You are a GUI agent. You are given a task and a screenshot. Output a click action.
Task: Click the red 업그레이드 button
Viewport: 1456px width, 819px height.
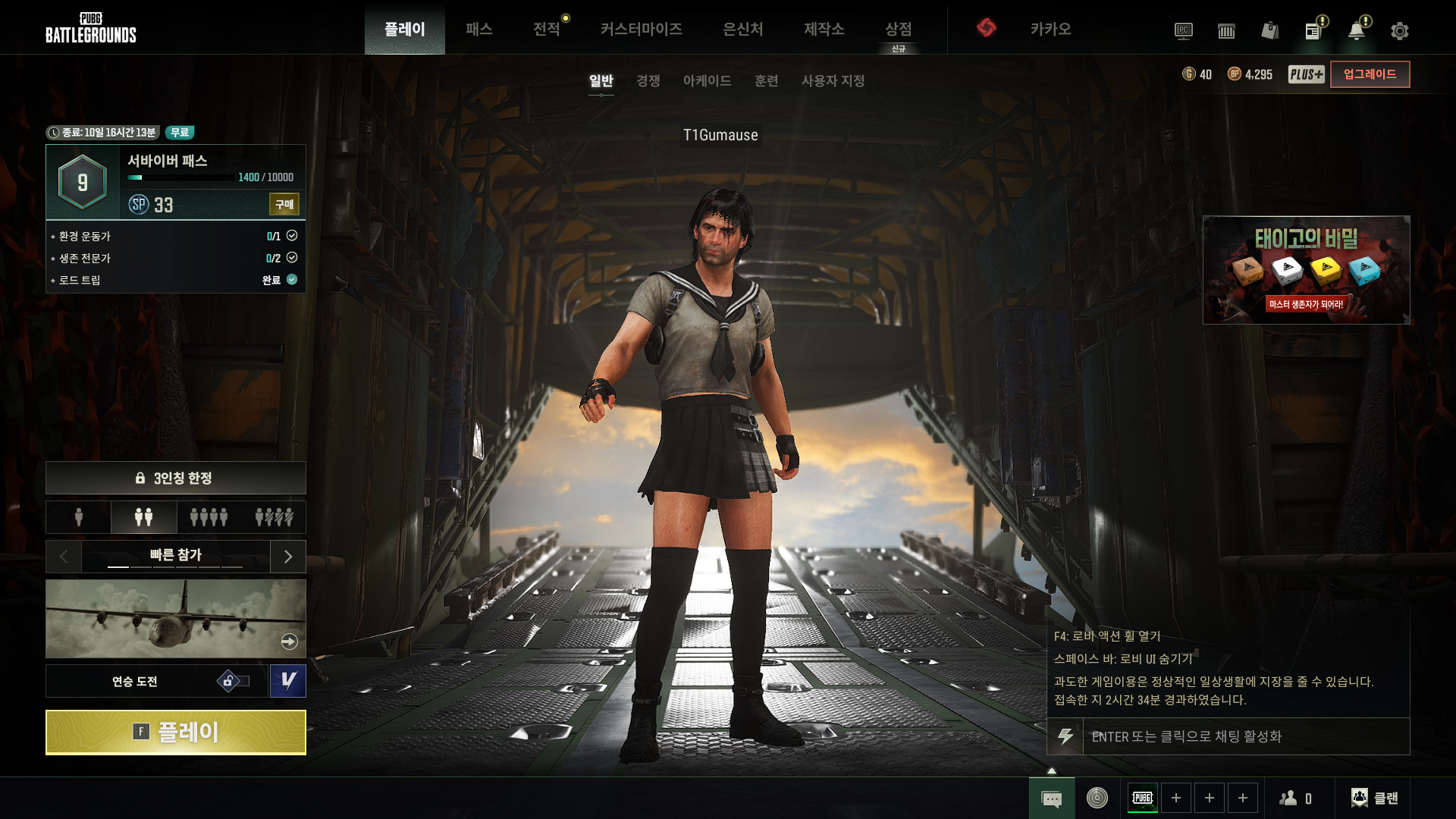(x=1370, y=74)
